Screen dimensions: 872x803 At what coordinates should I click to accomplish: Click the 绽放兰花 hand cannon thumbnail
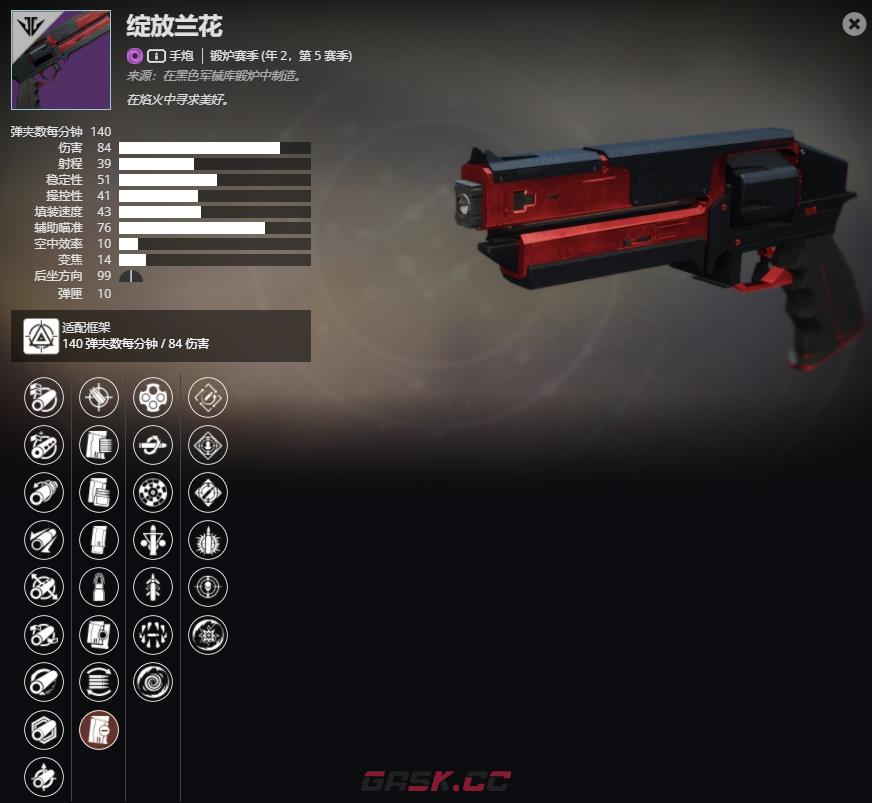click(61, 60)
